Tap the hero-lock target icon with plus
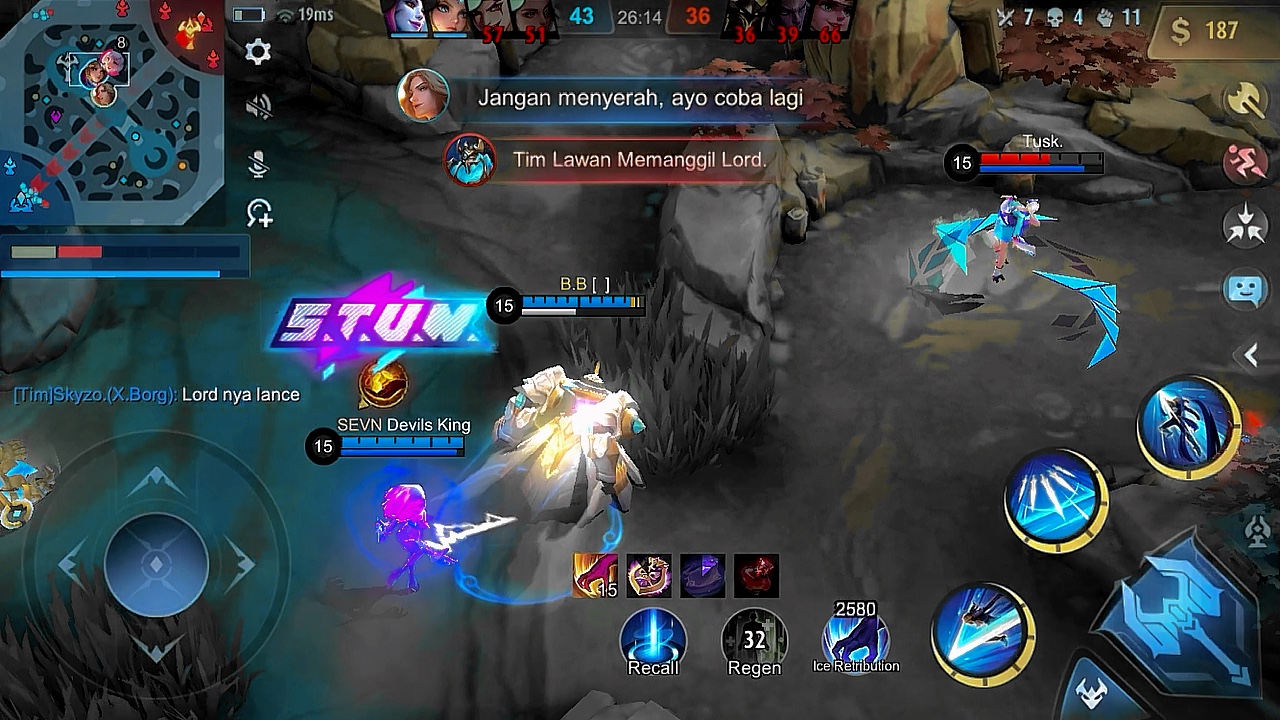1280x720 pixels. pyautogui.click(x=259, y=213)
